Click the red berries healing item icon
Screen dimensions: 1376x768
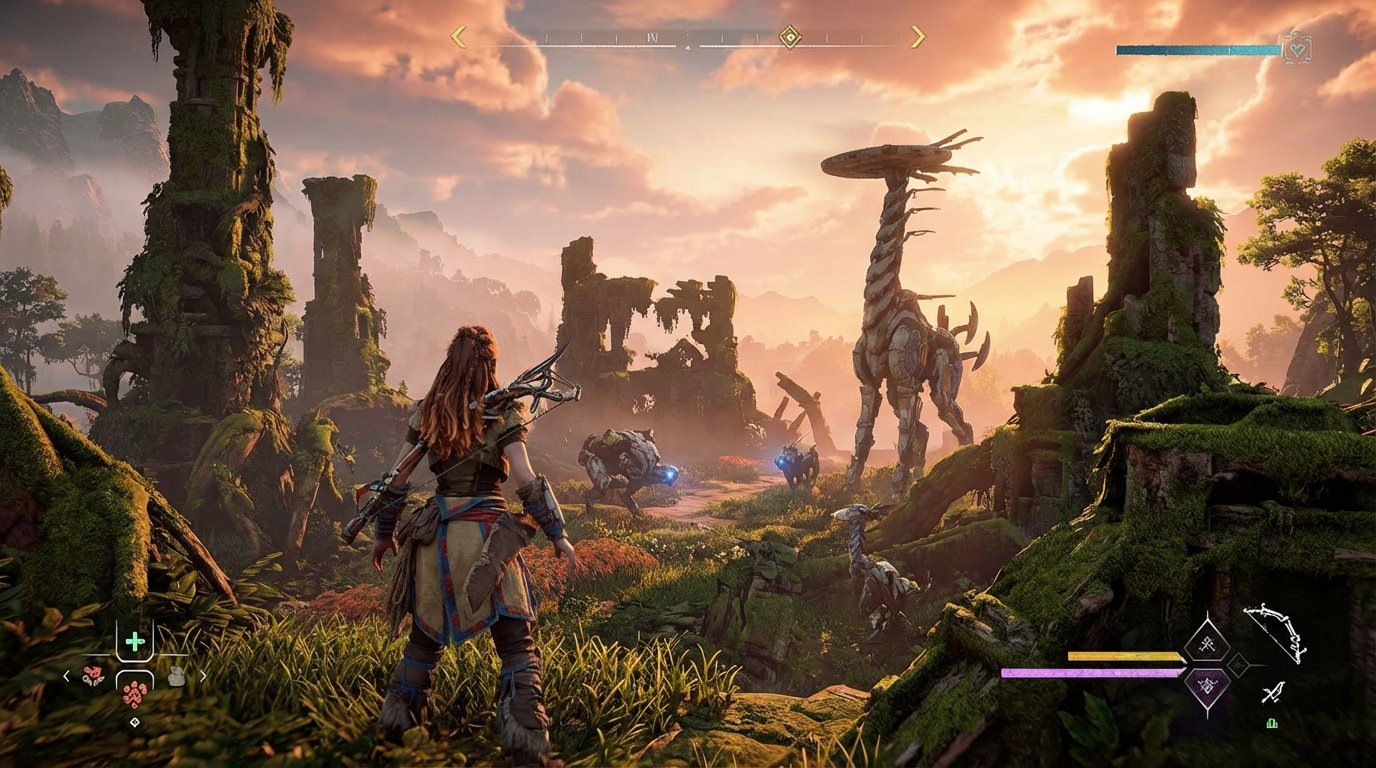pos(135,695)
